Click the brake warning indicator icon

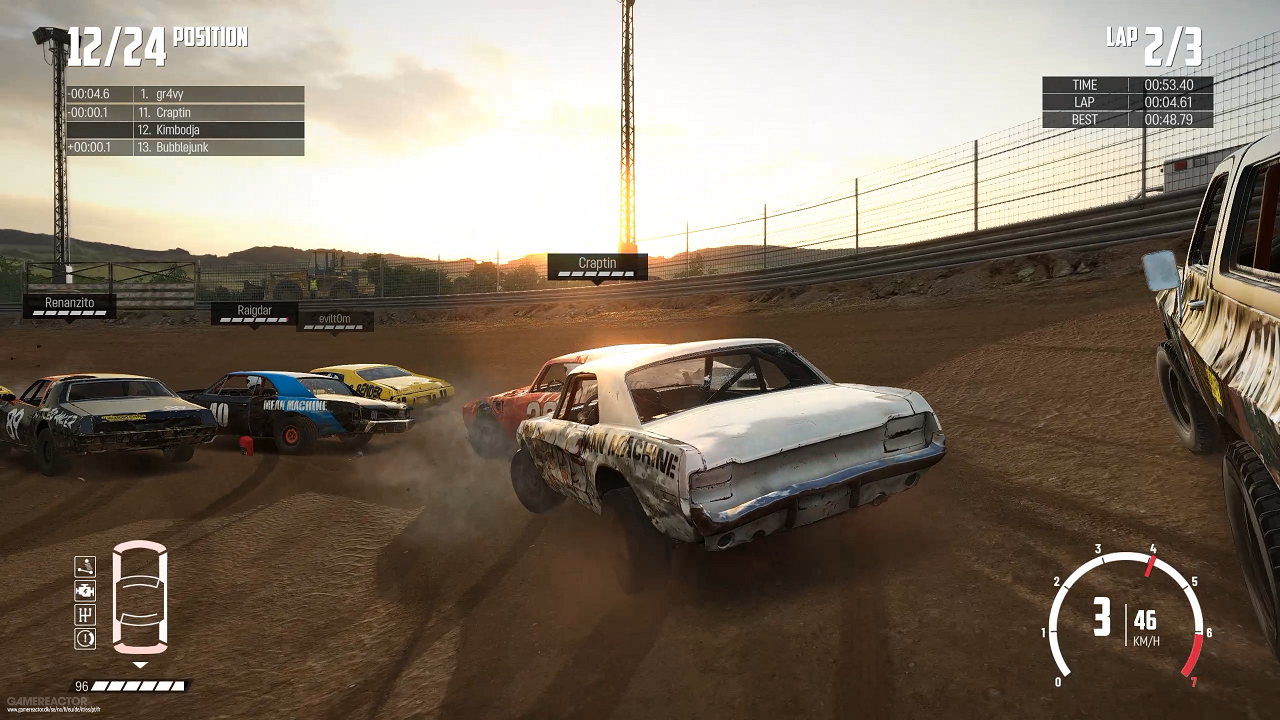point(85,637)
